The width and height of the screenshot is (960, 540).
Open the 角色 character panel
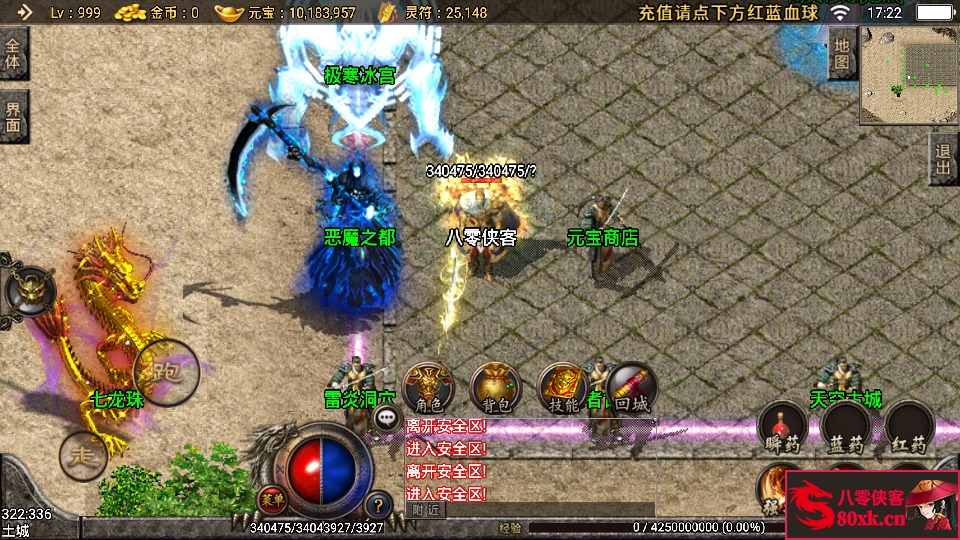tap(428, 388)
